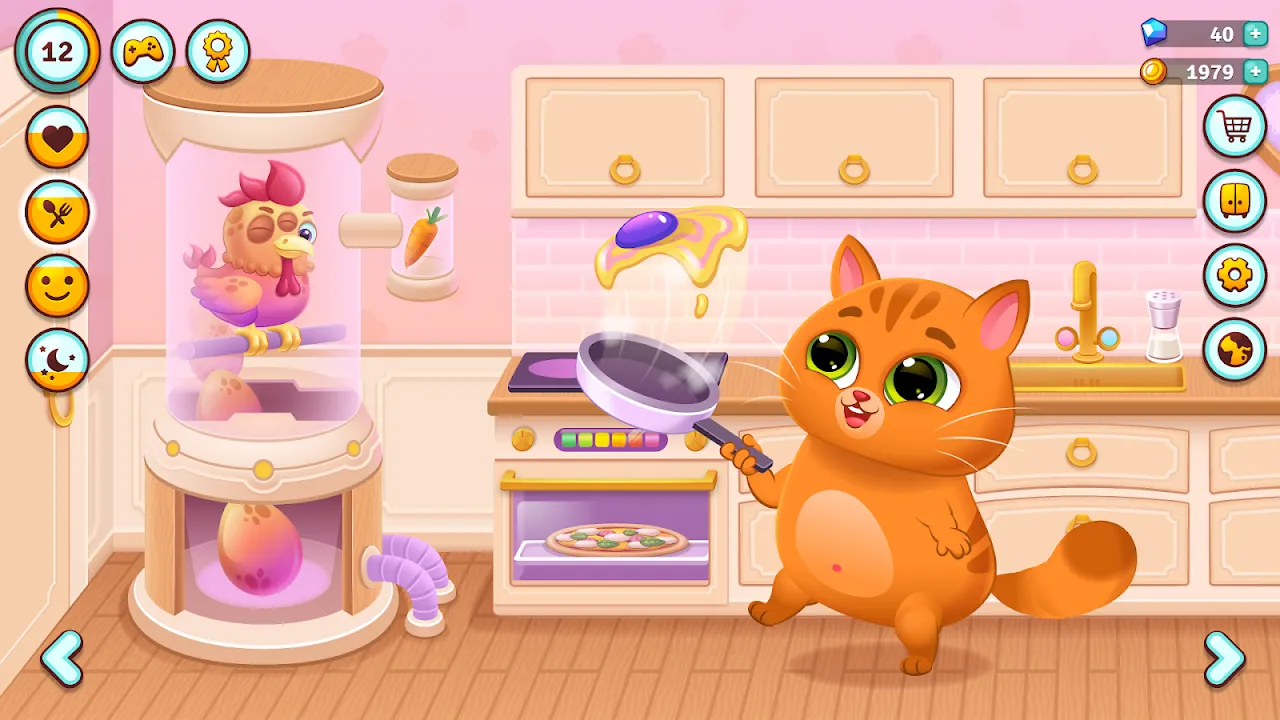The image size is (1280, 720).
Task: Select the happiness smiley face icon
Action: [x=57, y=288]
